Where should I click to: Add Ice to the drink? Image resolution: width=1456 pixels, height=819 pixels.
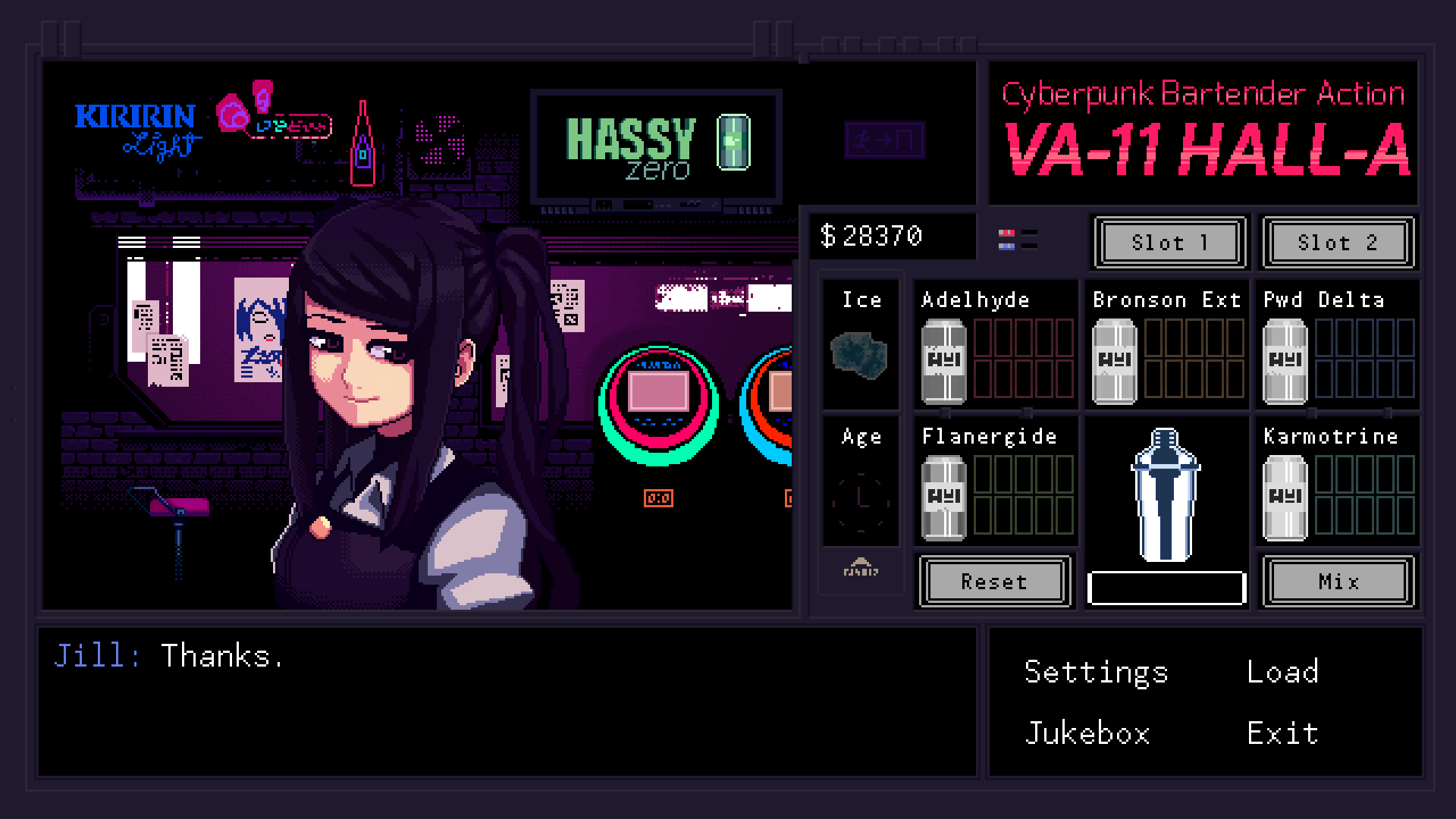pyautogui.click(x=860, y=354)
